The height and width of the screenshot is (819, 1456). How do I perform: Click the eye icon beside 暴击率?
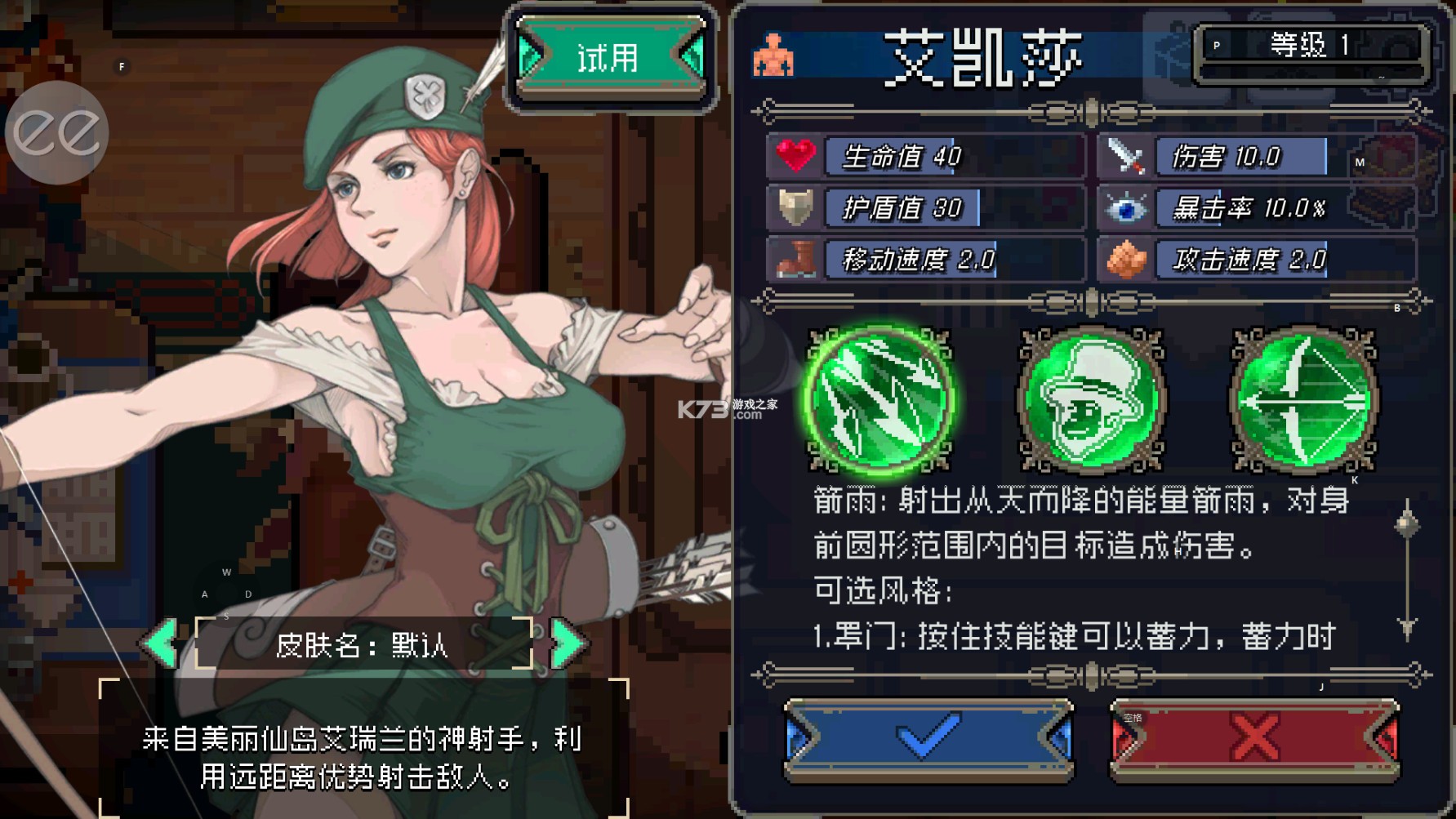pos(1127,208)
